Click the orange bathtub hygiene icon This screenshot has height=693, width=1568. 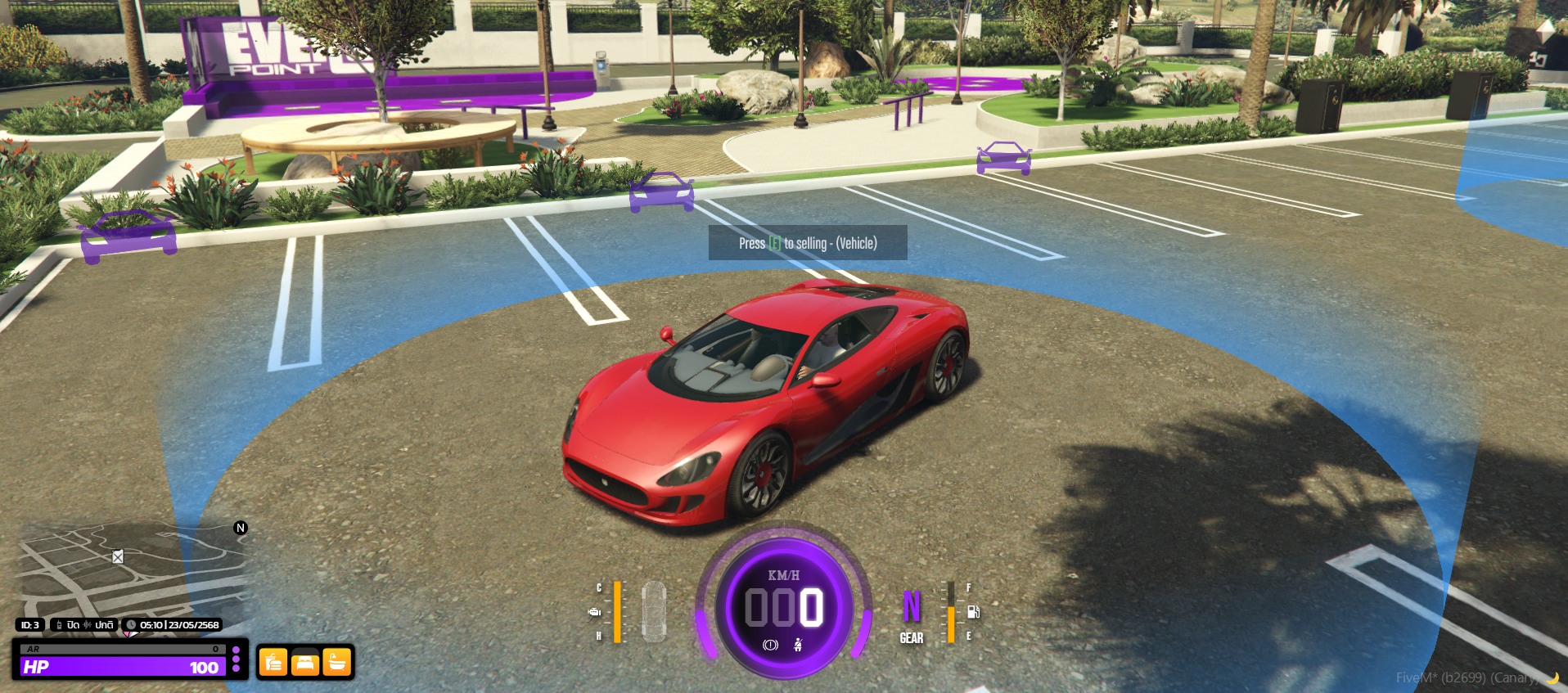click(336, 663)
